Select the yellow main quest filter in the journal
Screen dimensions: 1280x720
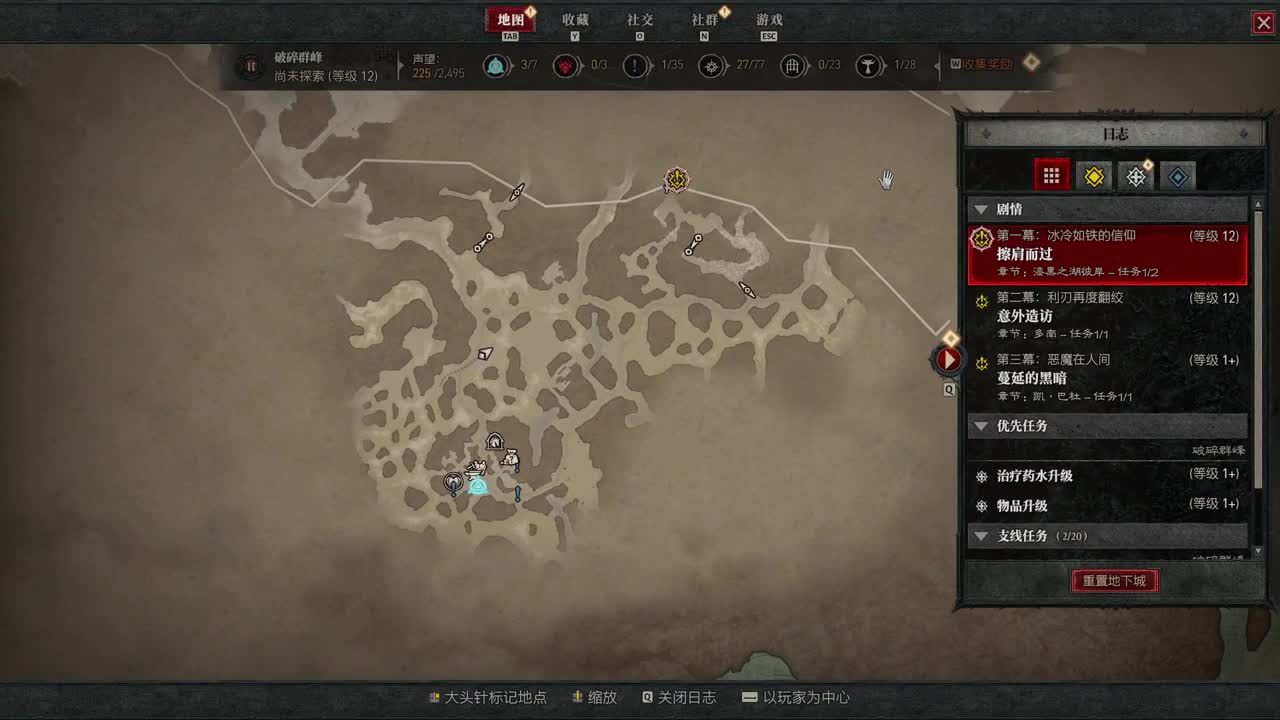coord(1094,175)
